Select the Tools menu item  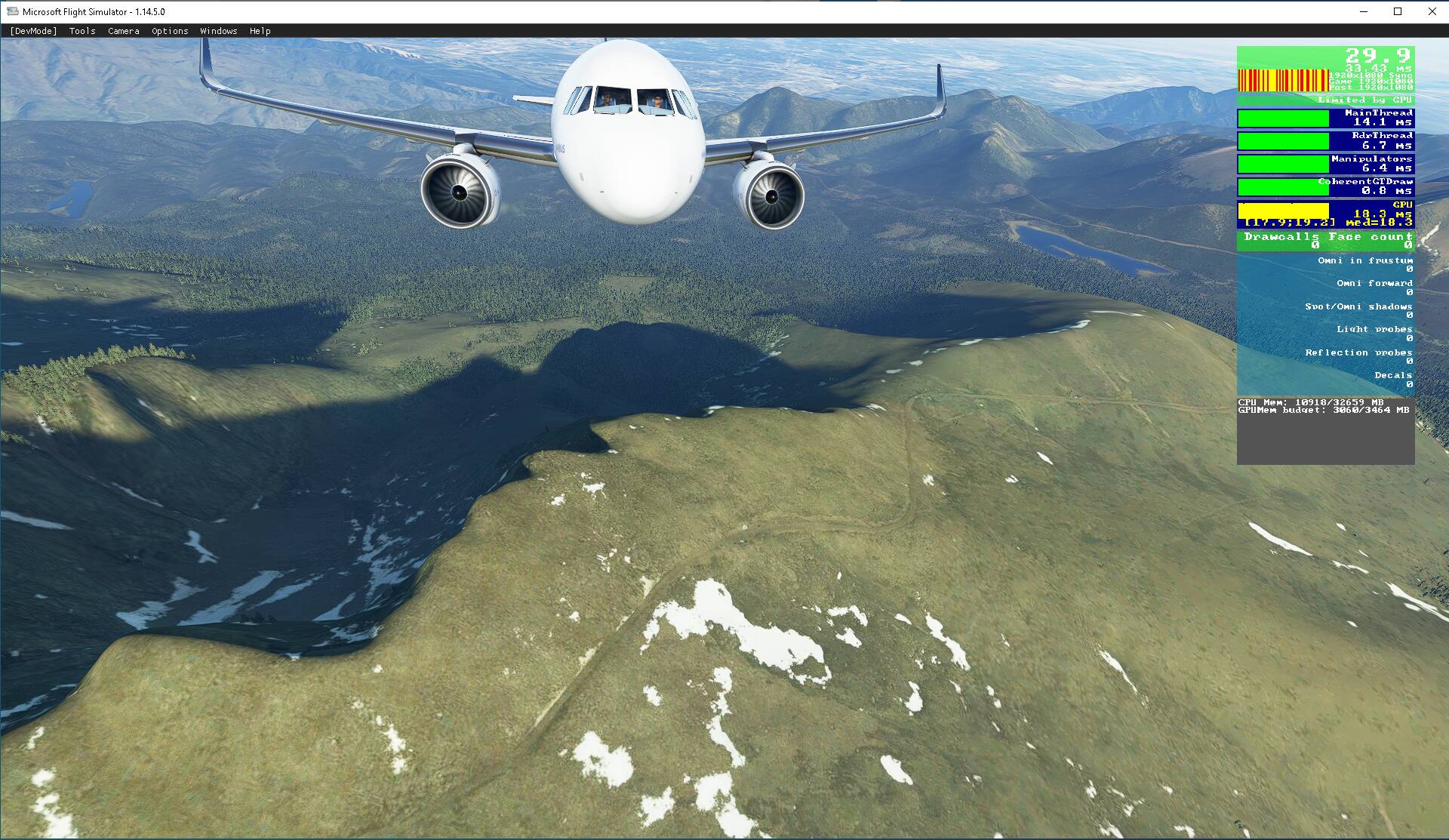point(82,31)
